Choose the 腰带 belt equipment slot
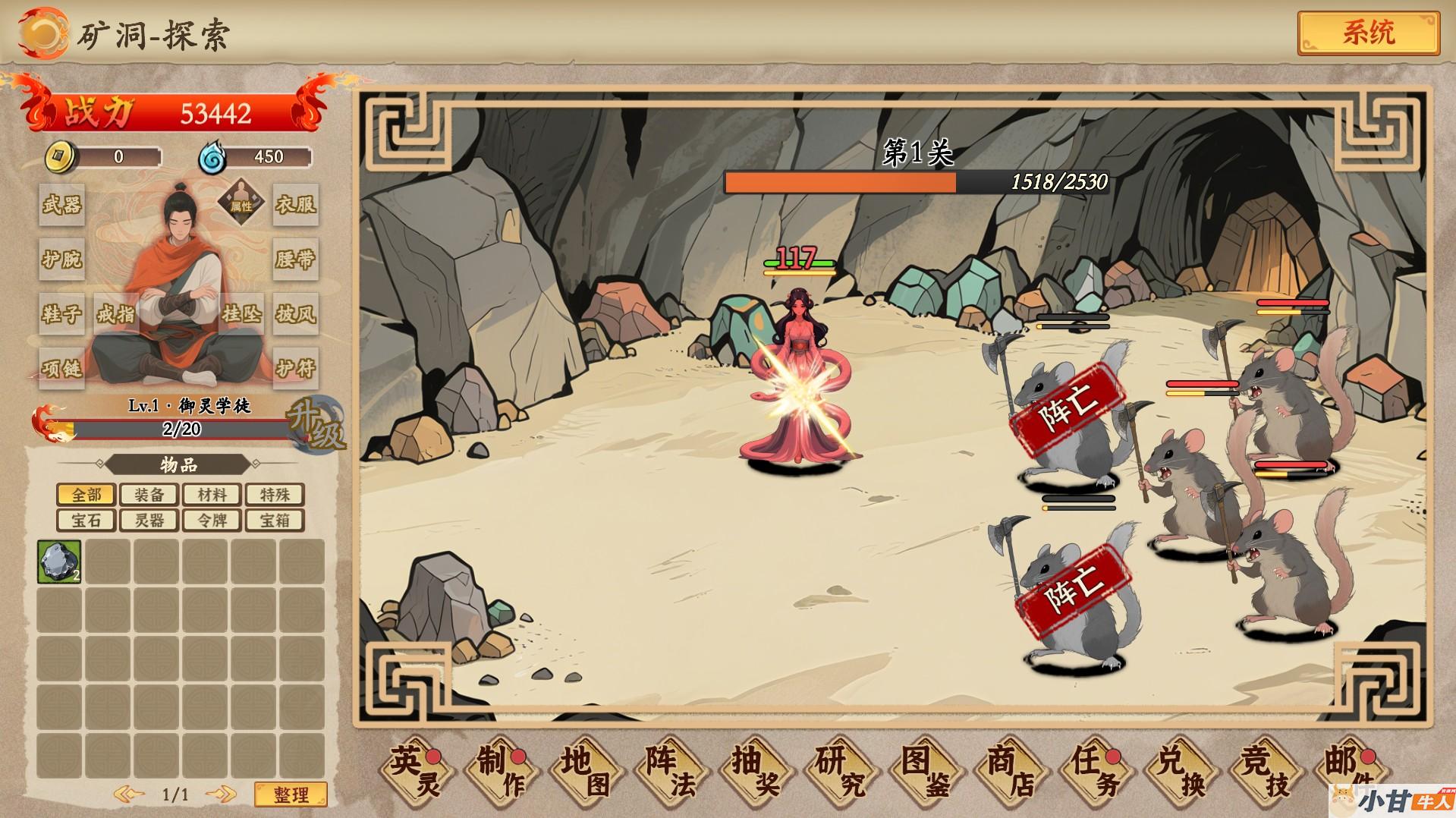1456x818 pixels. (295, 260)
